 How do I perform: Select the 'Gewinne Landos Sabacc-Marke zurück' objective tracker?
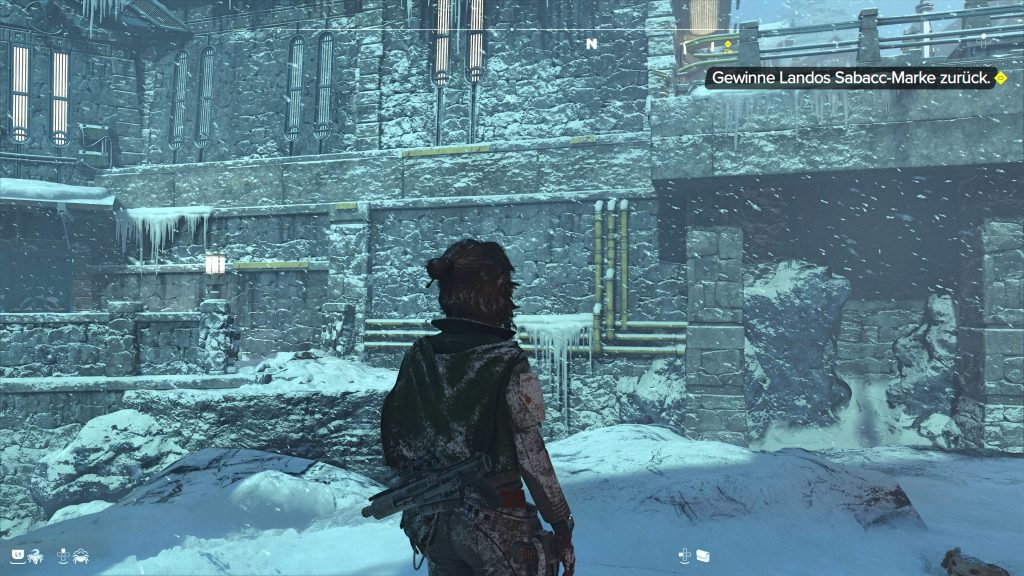click(852, 77)
